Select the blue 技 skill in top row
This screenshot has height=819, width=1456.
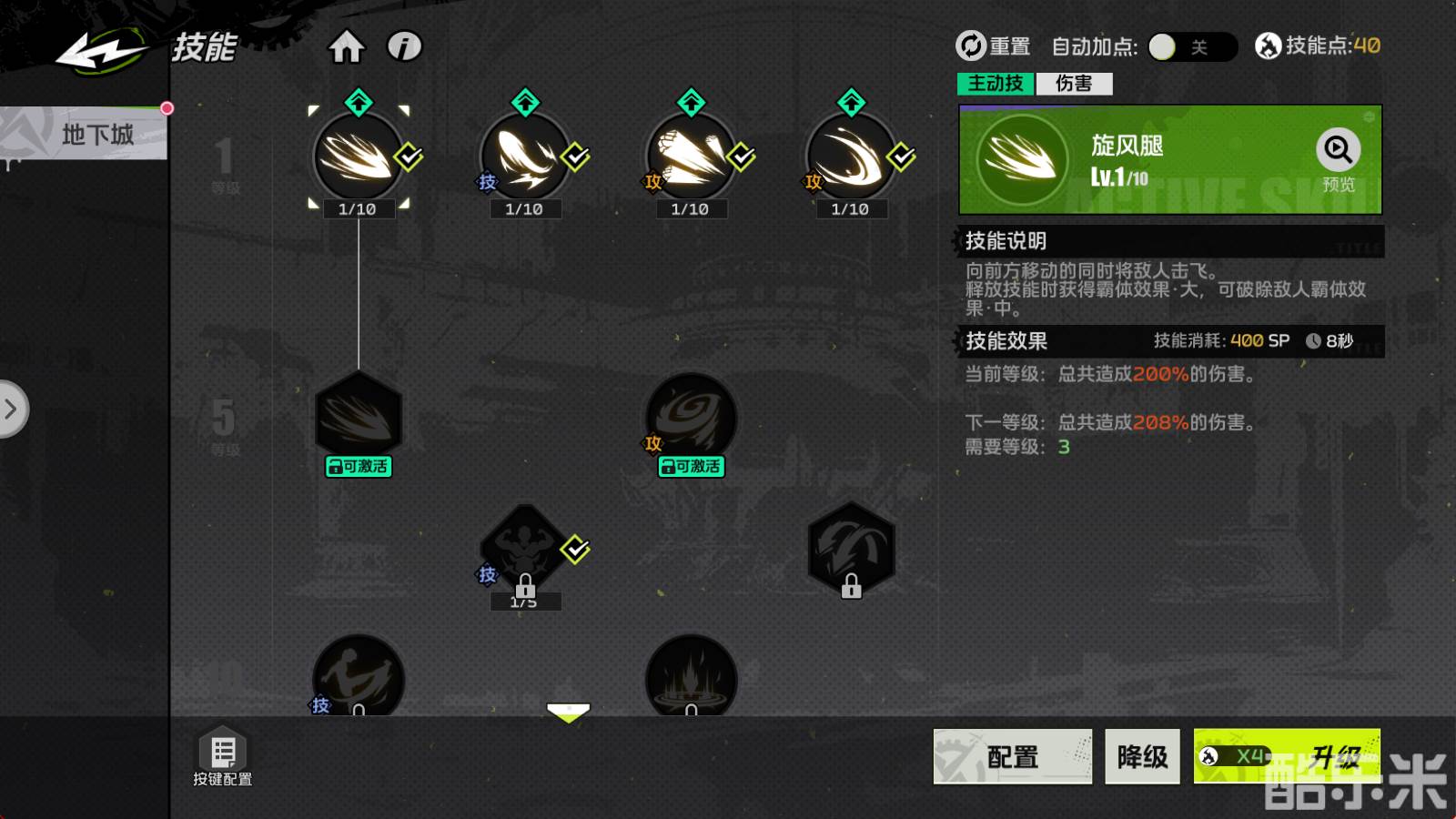pos(525,157)
